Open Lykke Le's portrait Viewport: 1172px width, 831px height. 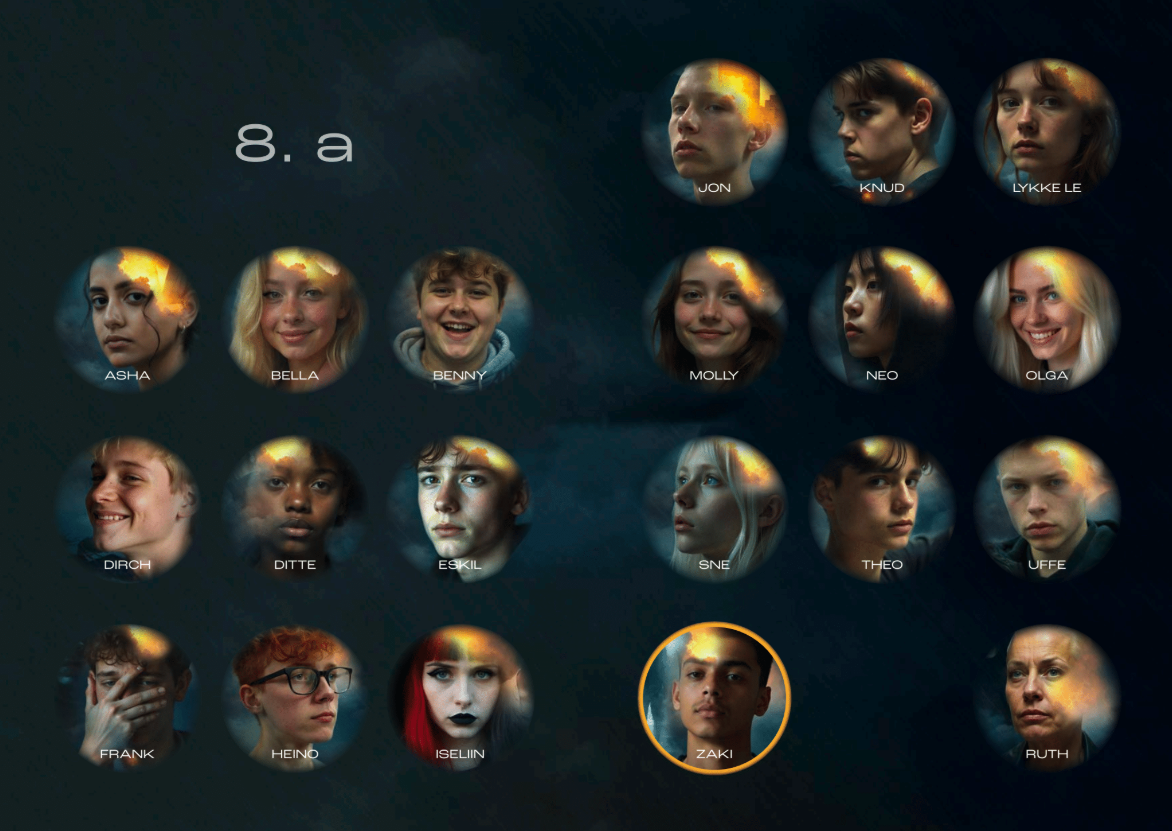pyautogui.click(x=1046, y=130)
